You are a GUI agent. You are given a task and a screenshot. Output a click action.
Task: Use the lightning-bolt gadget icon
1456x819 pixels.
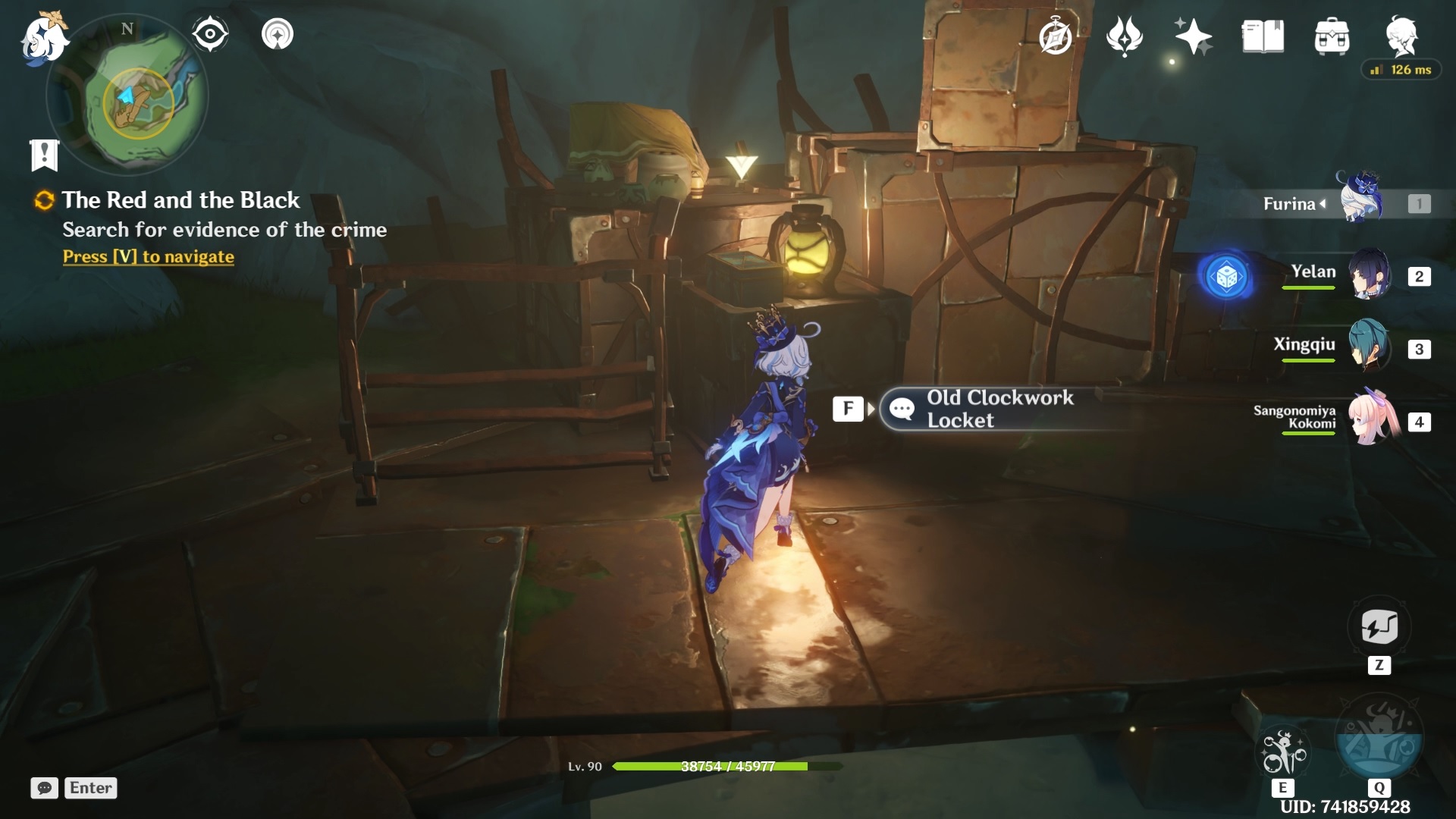coord(1379,628)
